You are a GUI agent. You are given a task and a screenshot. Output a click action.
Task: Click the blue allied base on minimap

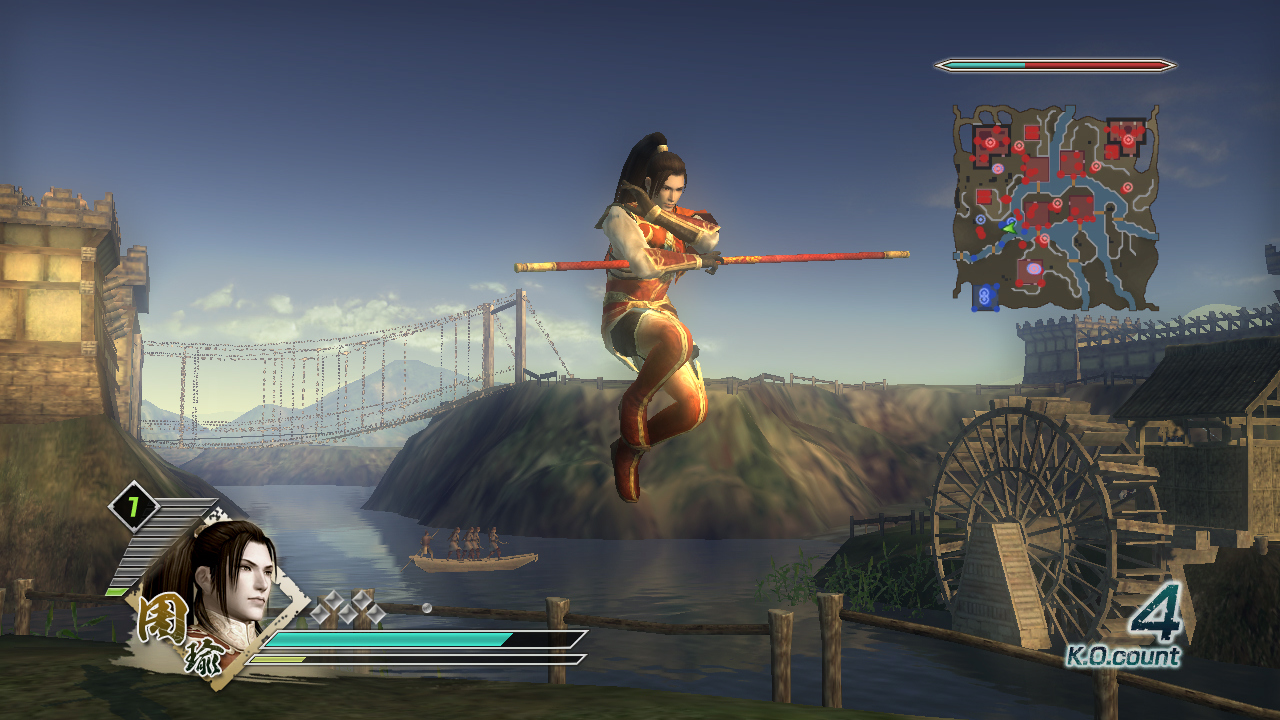coord(986,296)
